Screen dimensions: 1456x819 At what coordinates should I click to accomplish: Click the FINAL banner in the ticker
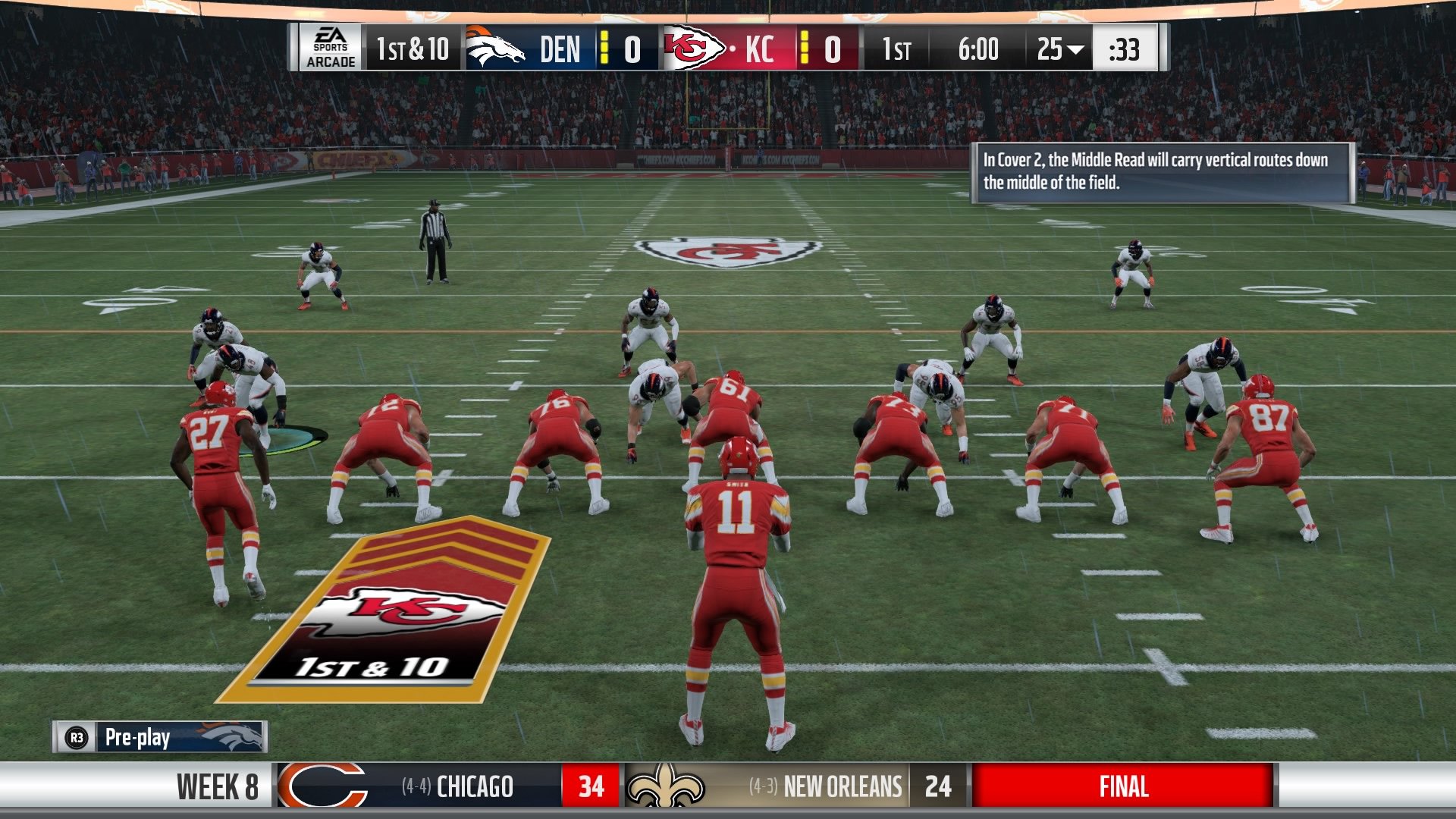point(1126,786)
